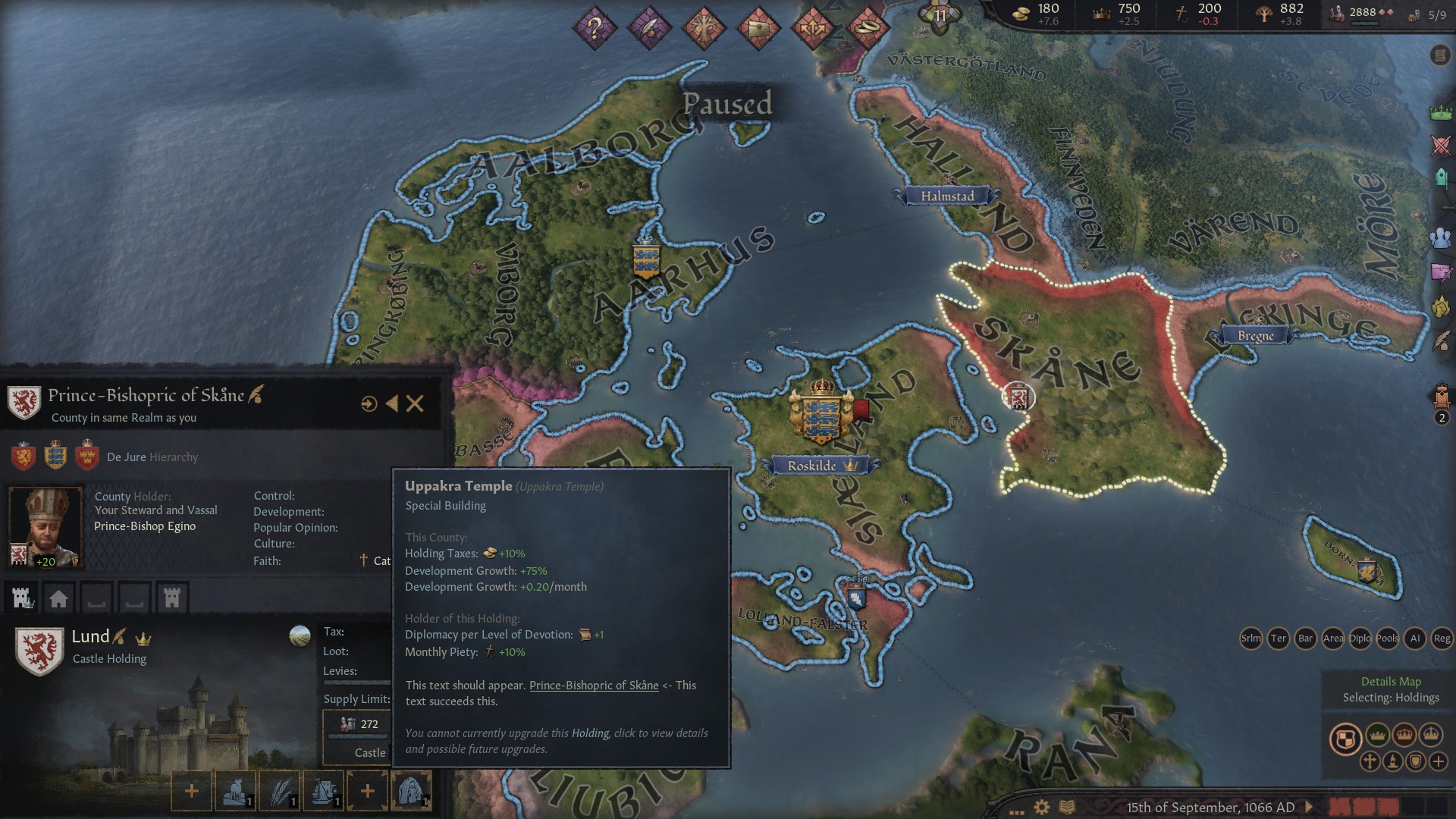The image size is (1456, 819).
Task: Select the city holding house tab
Action: pyautogui.click(x=58, y=598)
